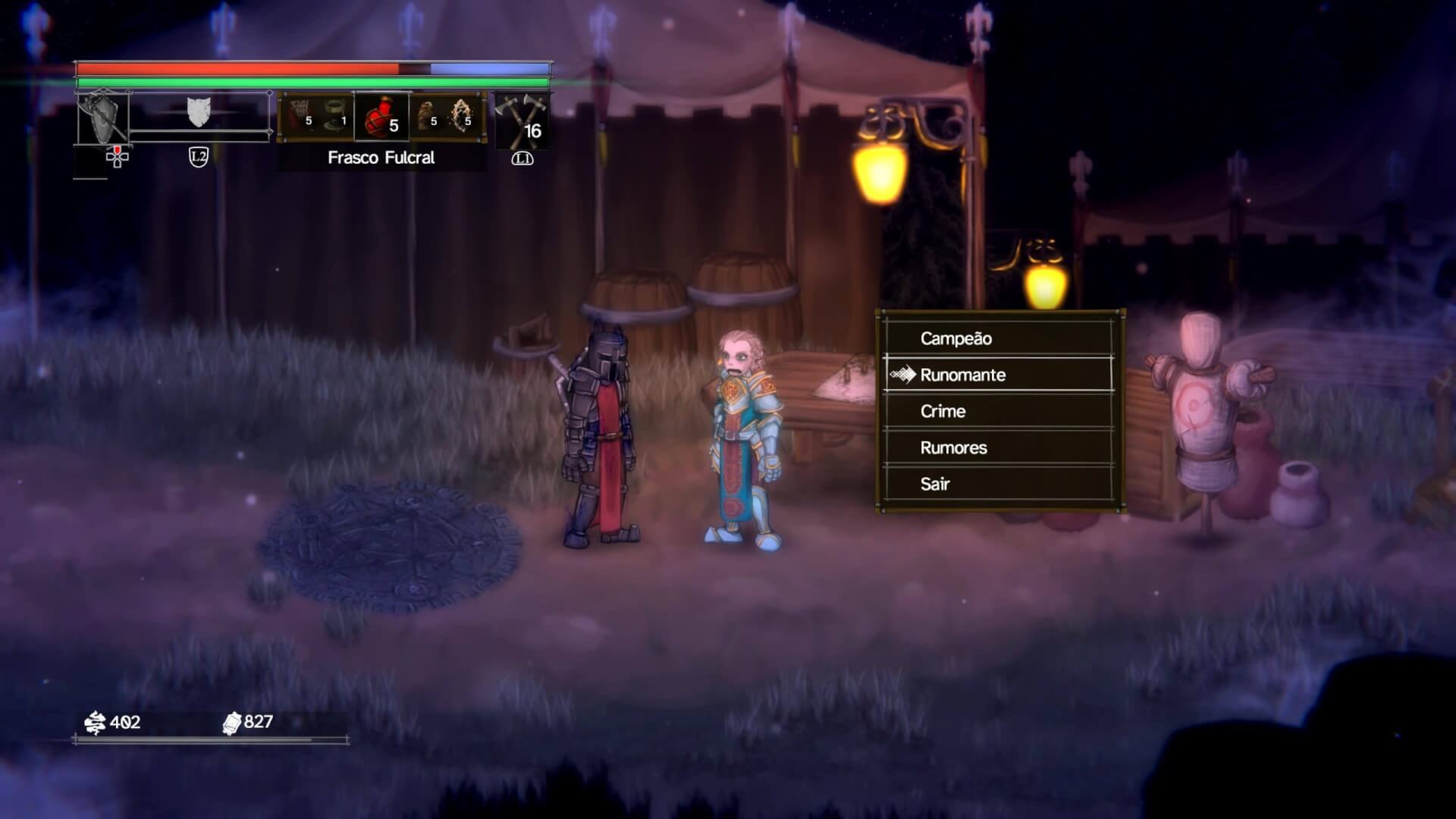1456x819 pixels.
Task: Select the brown pouch item slot
Action: click(427, 117)
